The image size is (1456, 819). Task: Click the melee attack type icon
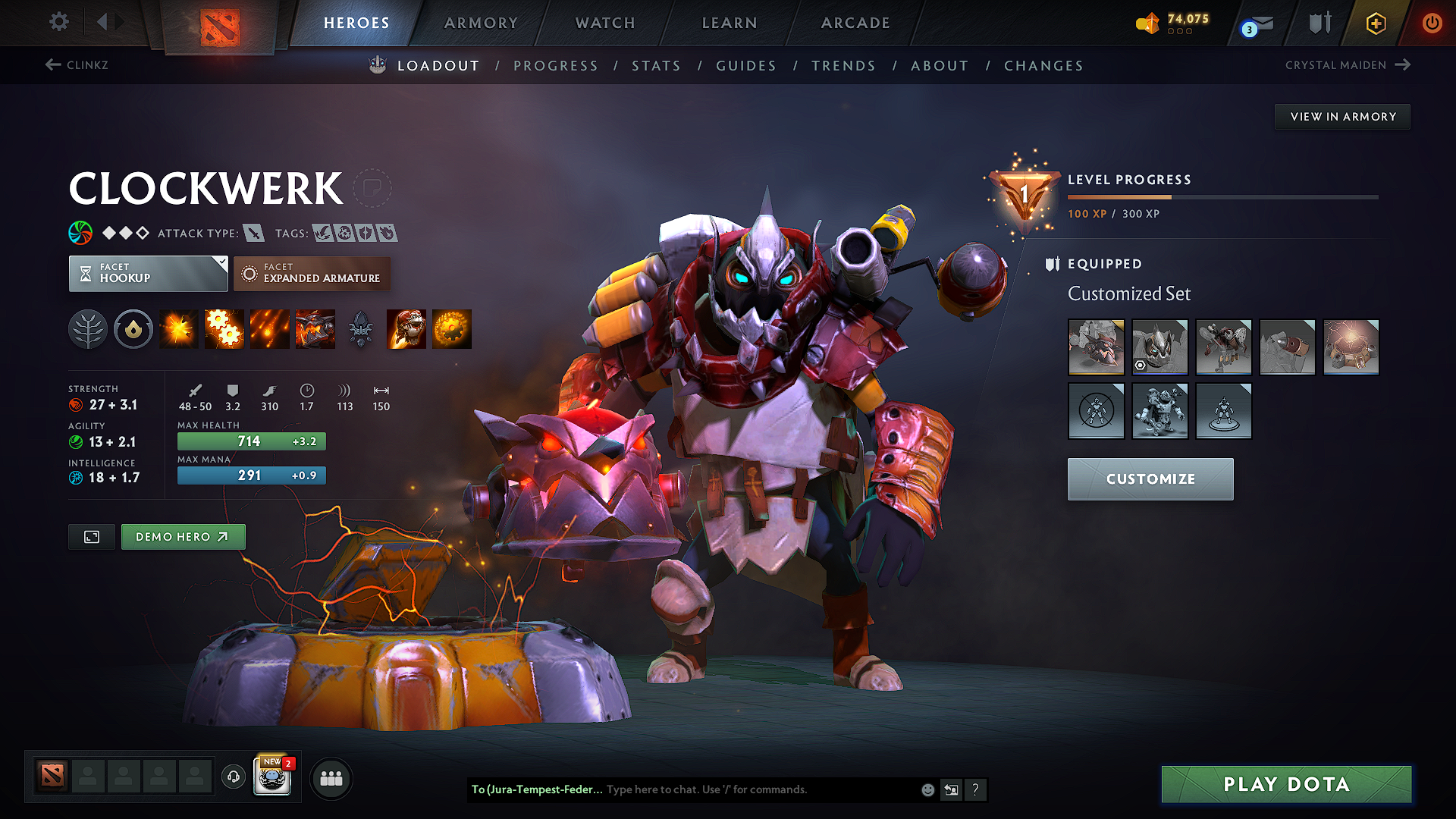point(253,233)
